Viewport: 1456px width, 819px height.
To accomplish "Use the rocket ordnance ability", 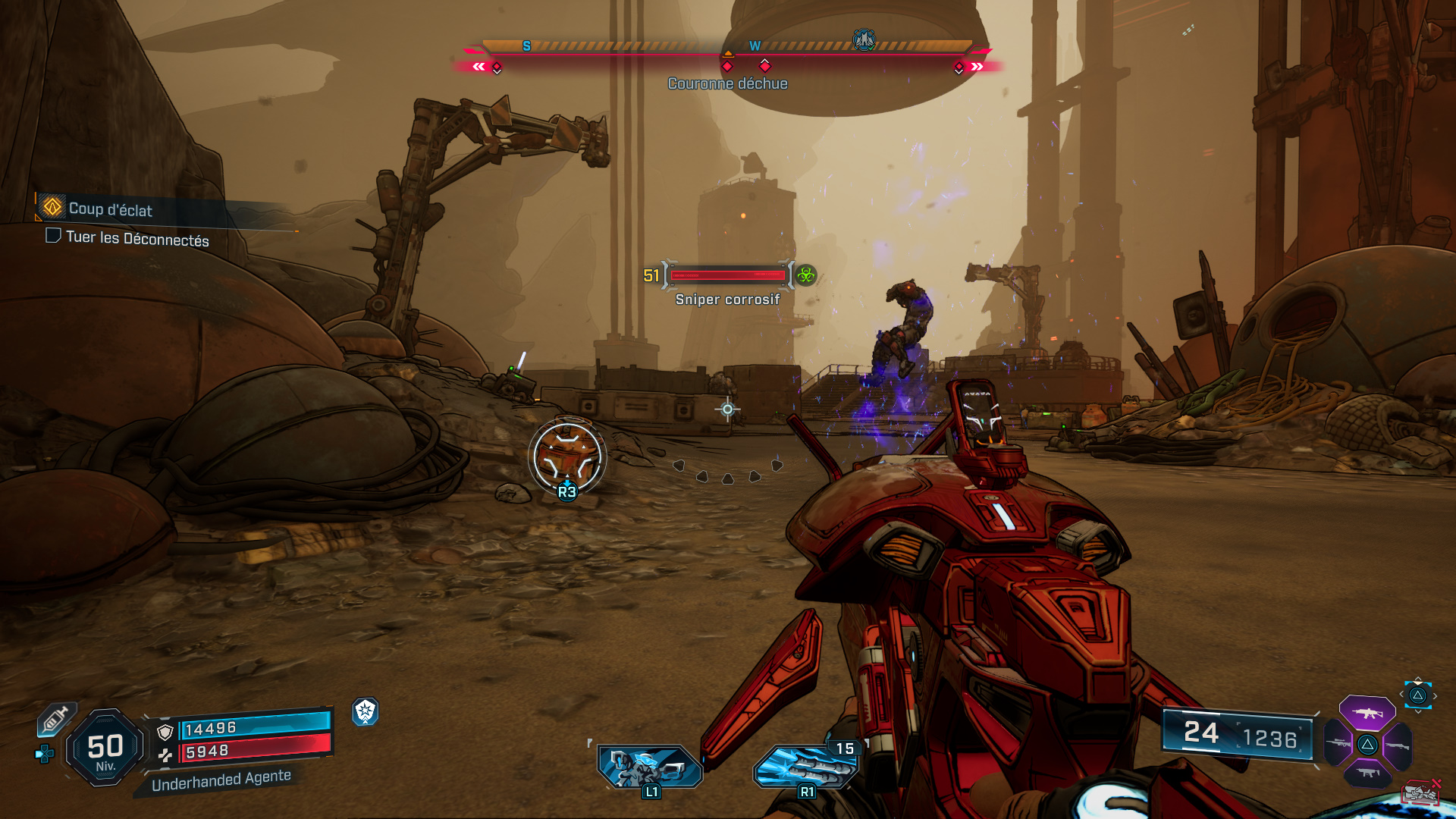I will click(x=806, y=766).
